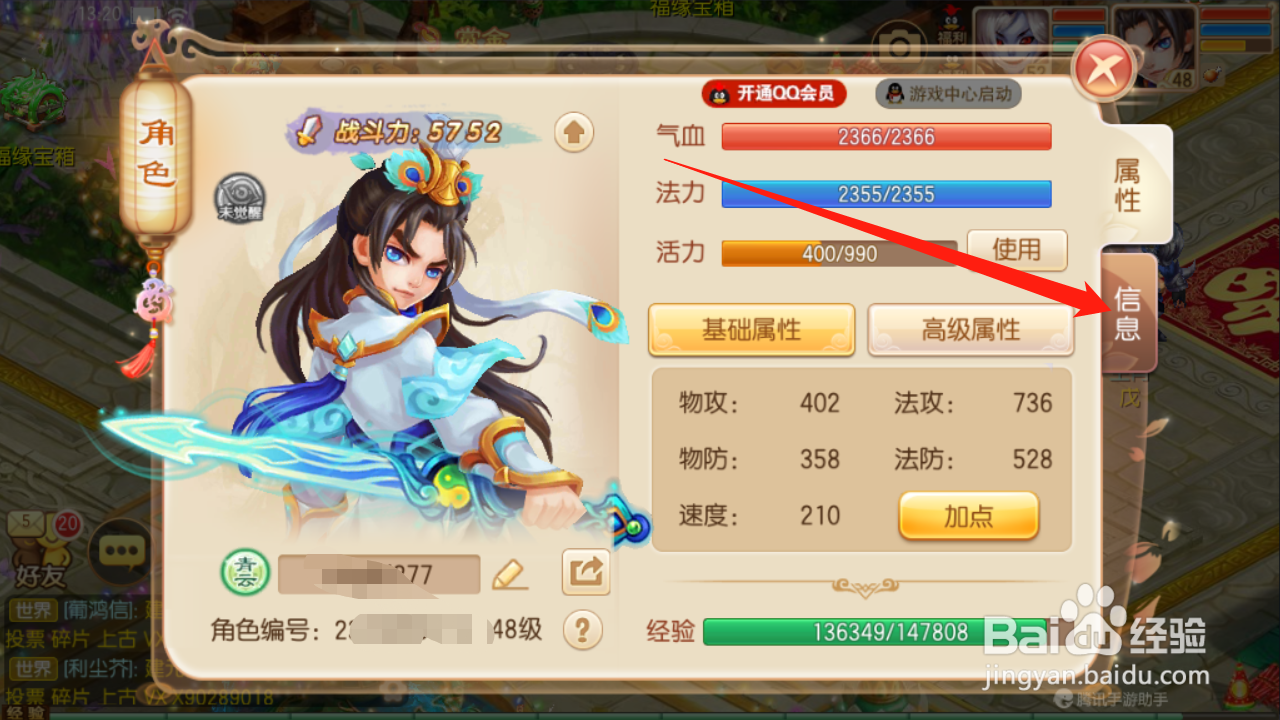Click the pencil icon to edit character name
This screenshot has width=1280, height=720.
510,575
